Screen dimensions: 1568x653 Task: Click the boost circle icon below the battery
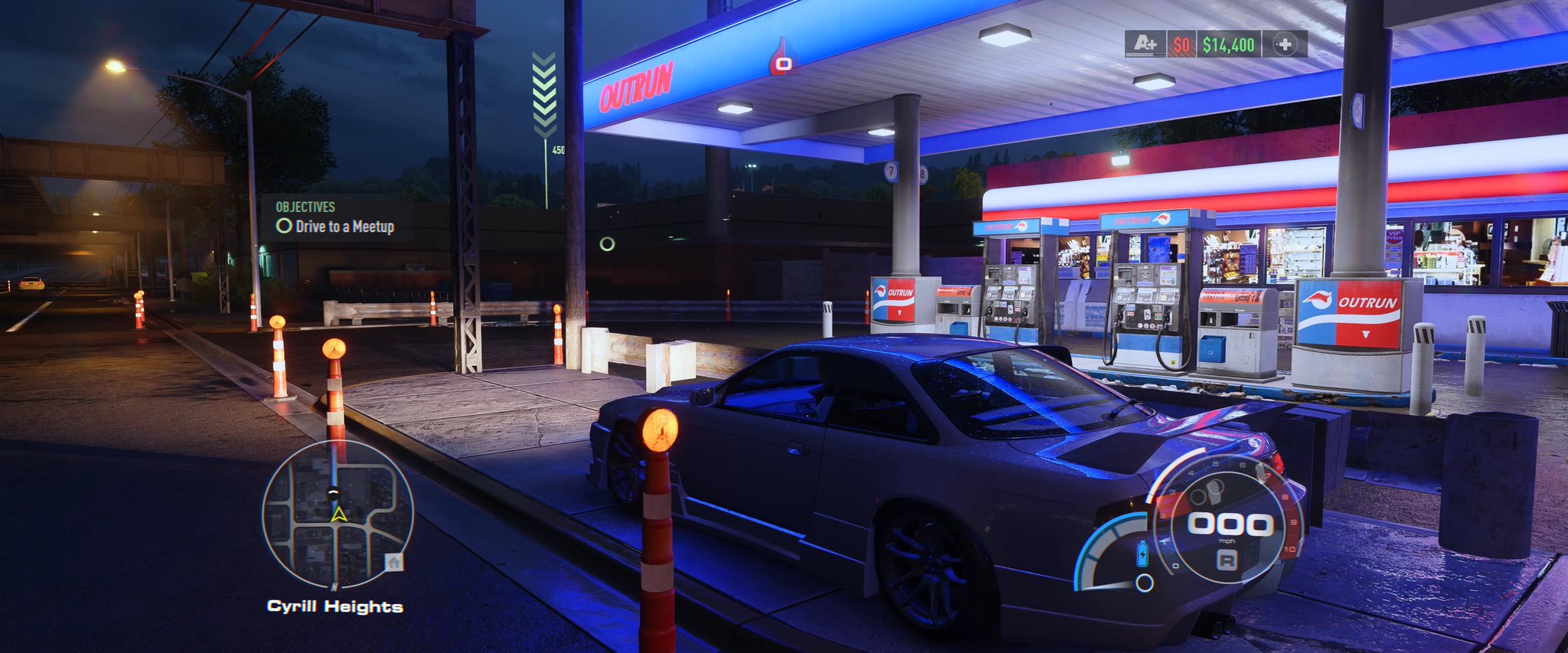[x=1144, y=583]
